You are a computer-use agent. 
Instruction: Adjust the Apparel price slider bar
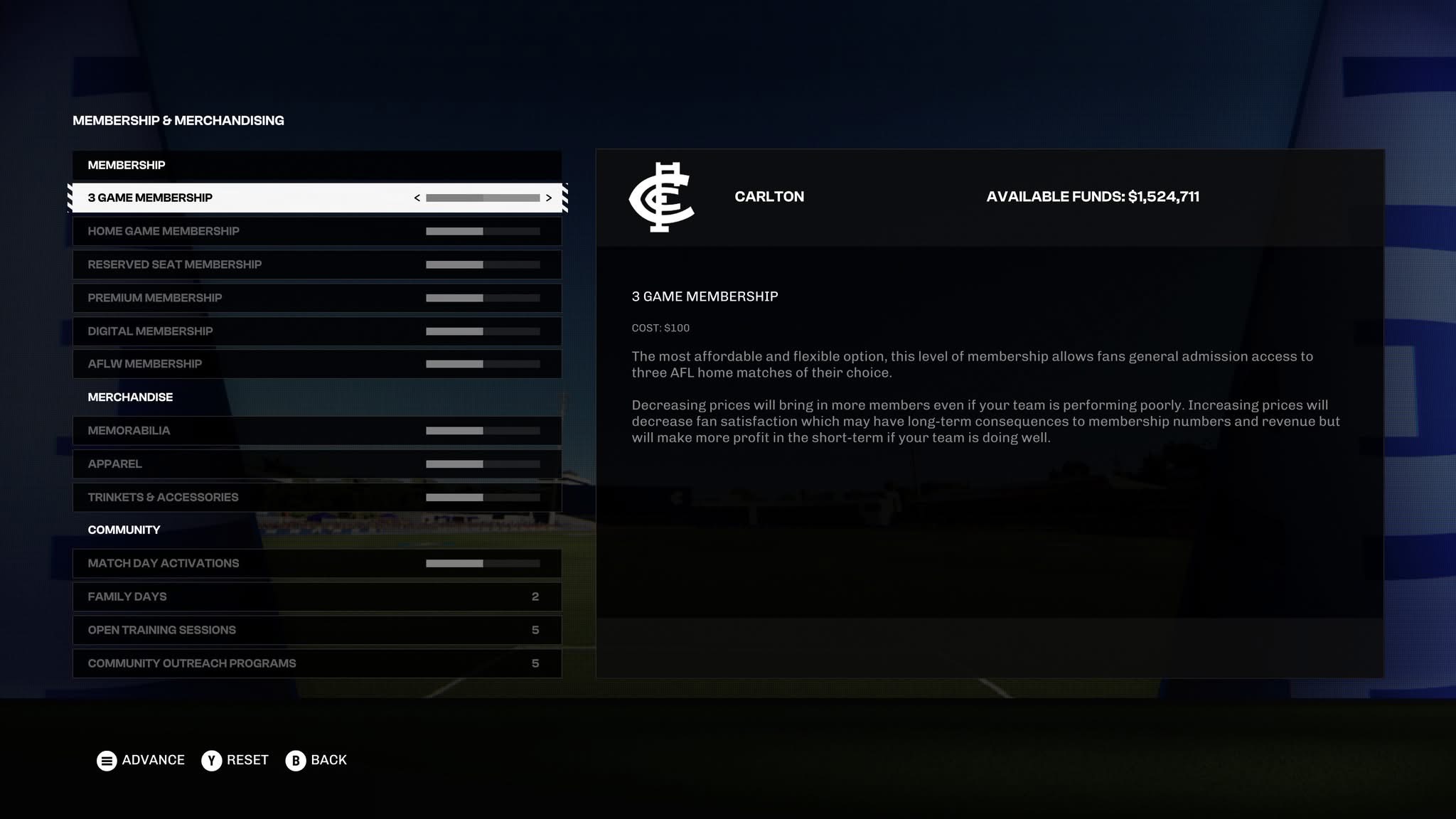483,464
